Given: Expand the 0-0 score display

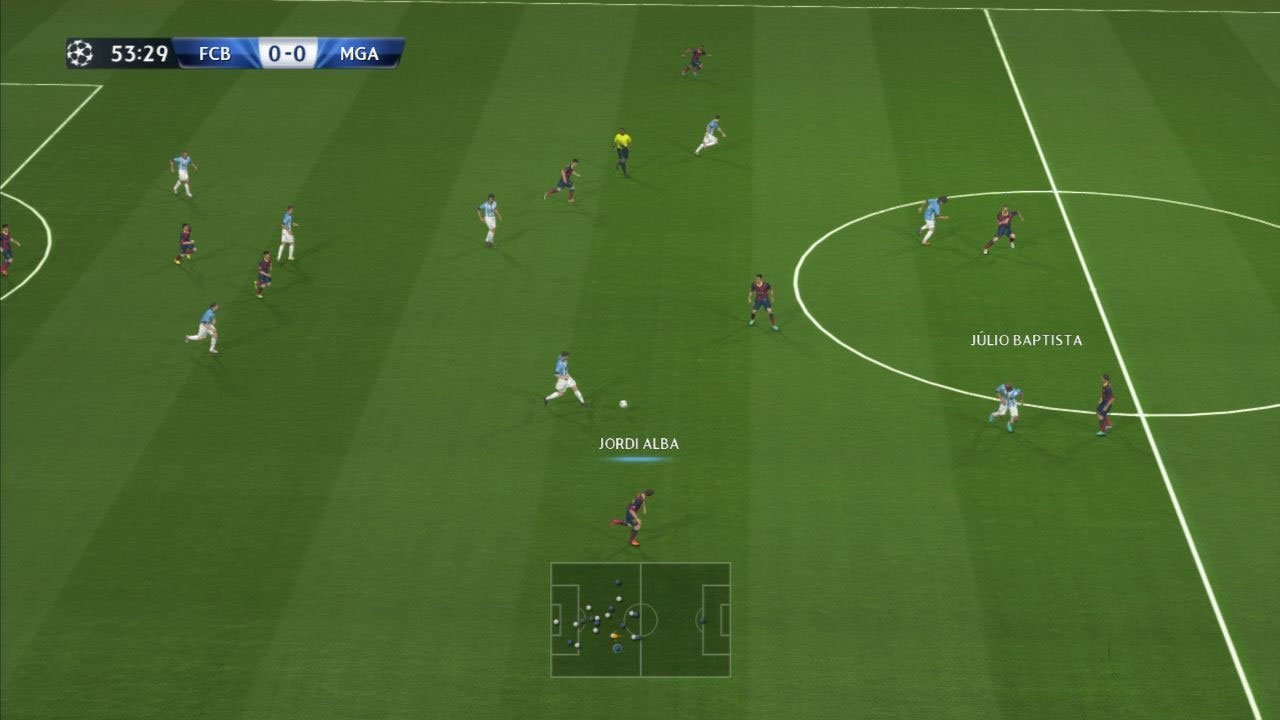Looking at the screenshot, I should pos(285,53).
